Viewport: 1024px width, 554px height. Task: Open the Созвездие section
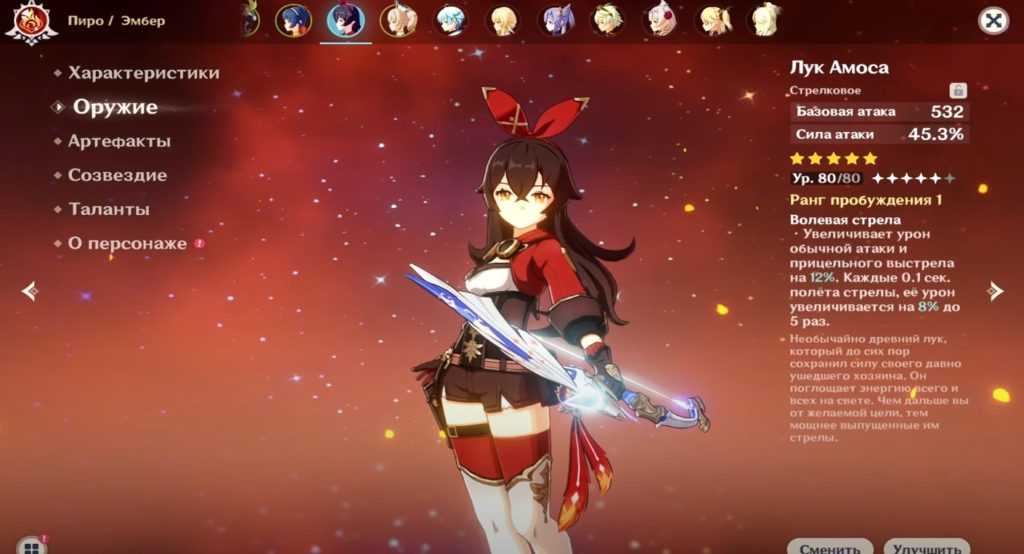tap(117, 175)
